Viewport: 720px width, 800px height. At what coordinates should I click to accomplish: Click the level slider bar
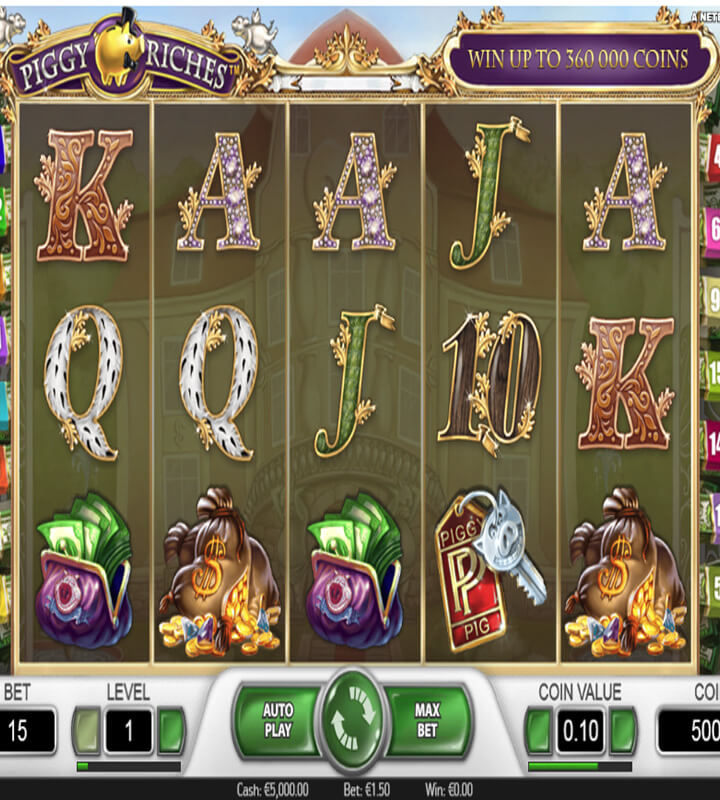tap(130, 767)
